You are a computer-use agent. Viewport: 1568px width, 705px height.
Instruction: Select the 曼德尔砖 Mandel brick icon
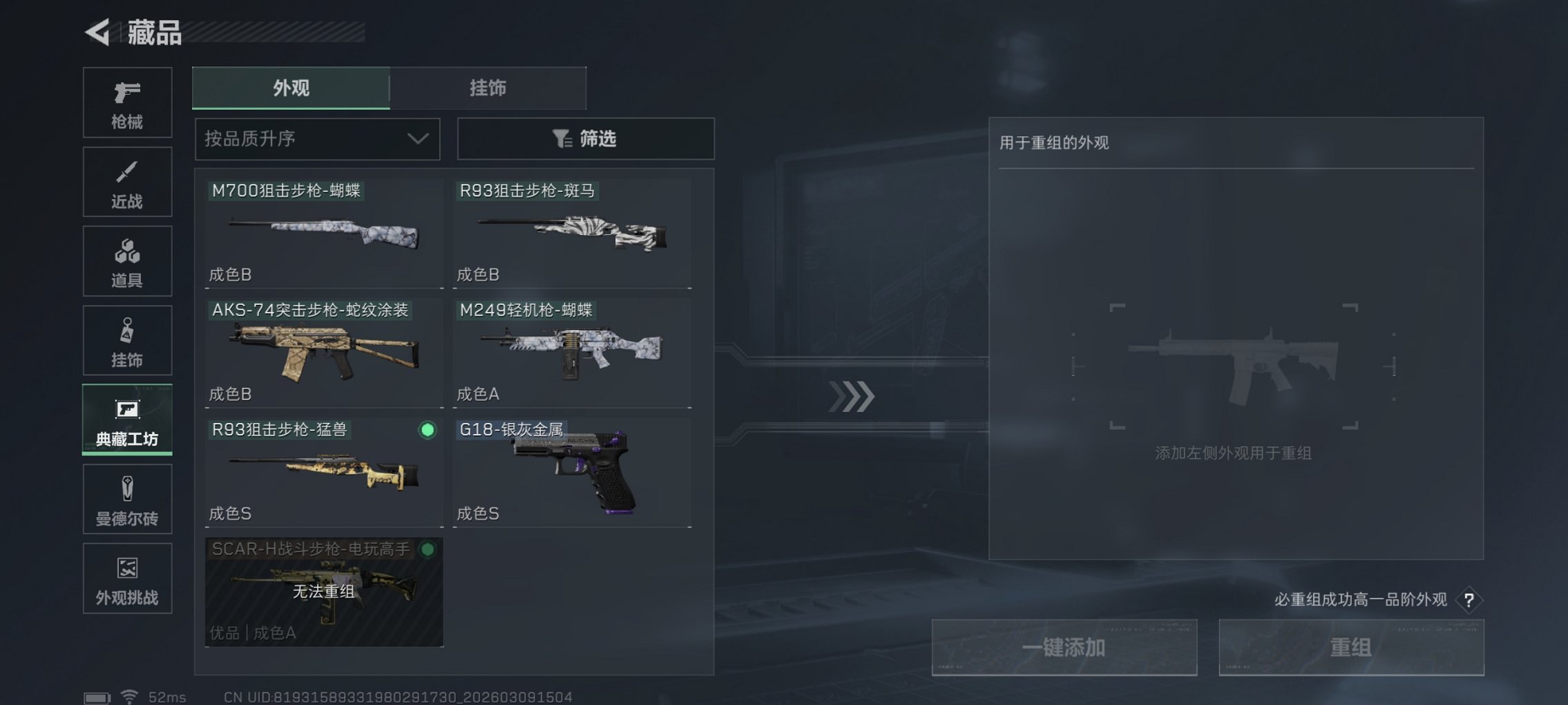pyautogui.click(x=127, y=499)
